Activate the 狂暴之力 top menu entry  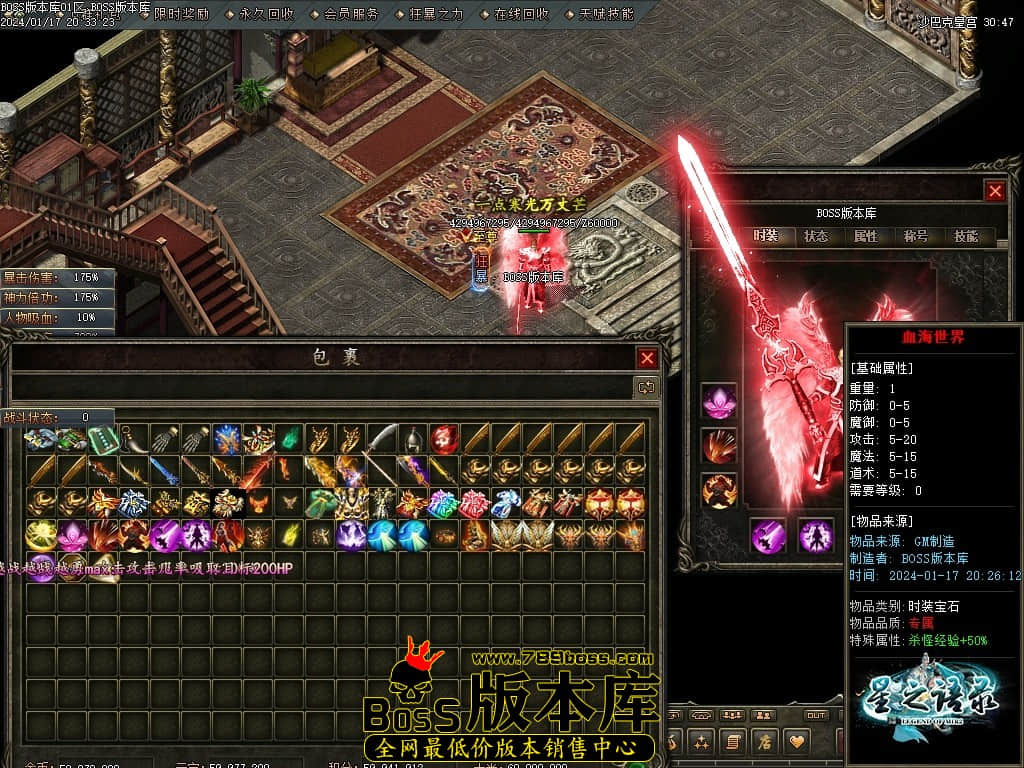(x=437, y=14)
